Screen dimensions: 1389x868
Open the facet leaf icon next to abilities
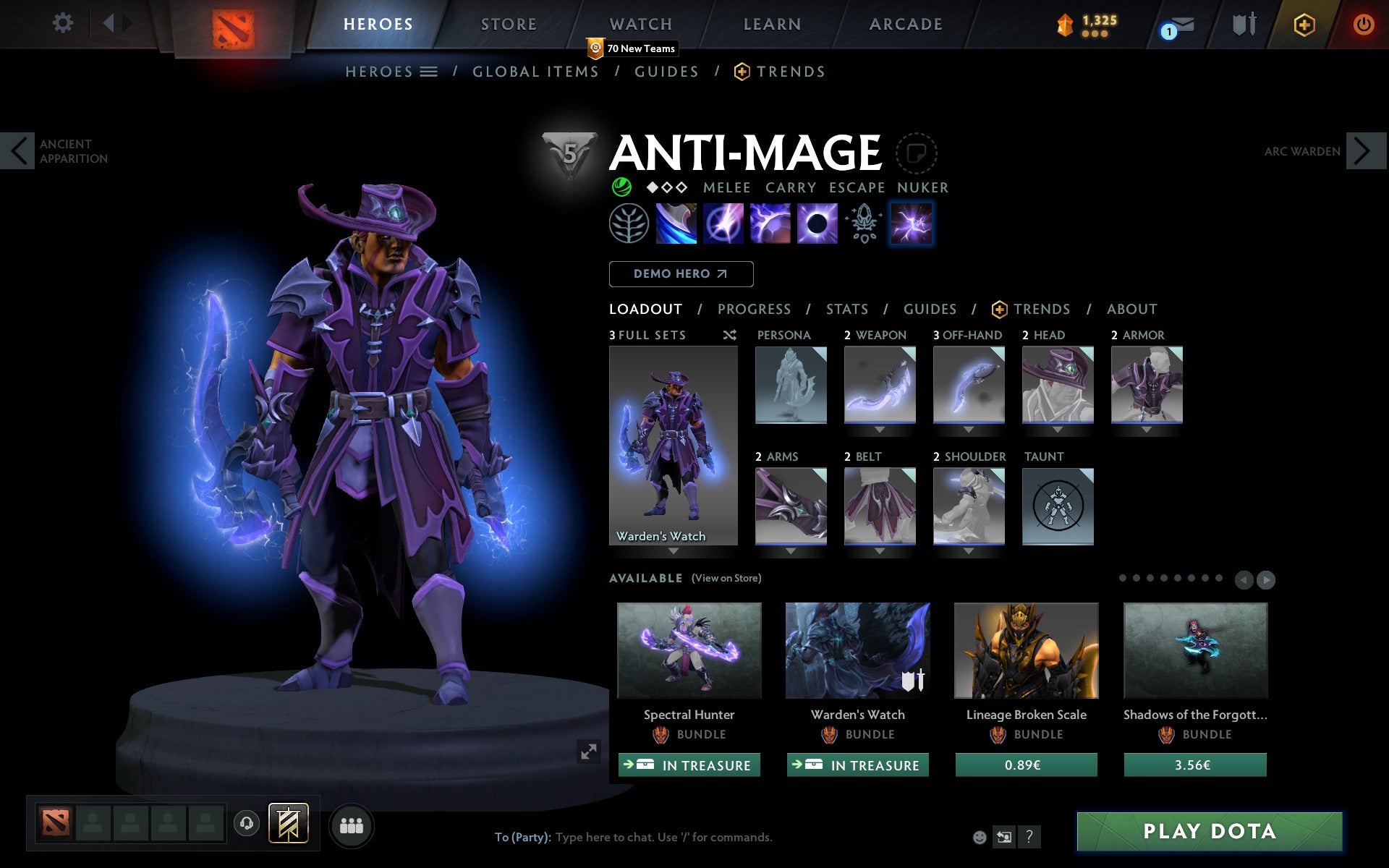pos(628,223)
